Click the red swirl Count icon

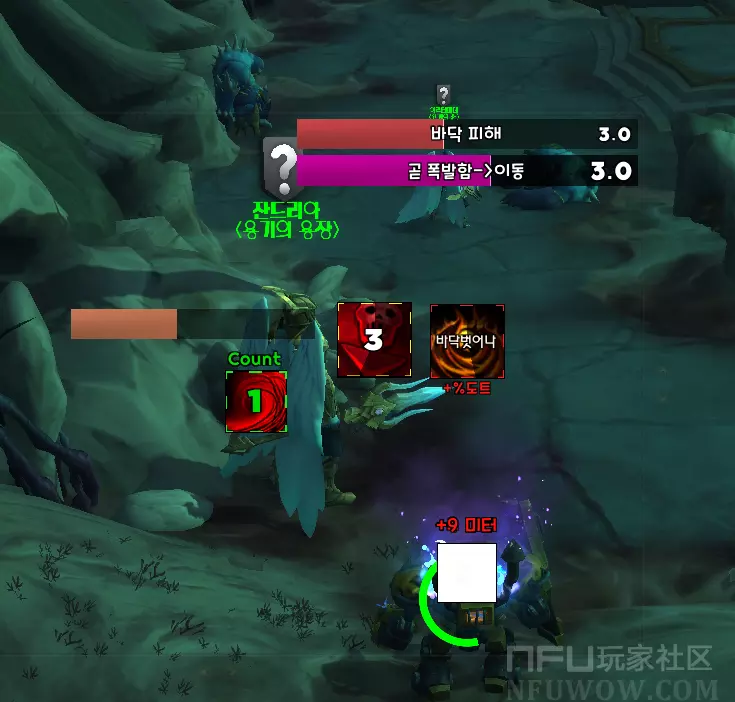(x=256, y=401)
